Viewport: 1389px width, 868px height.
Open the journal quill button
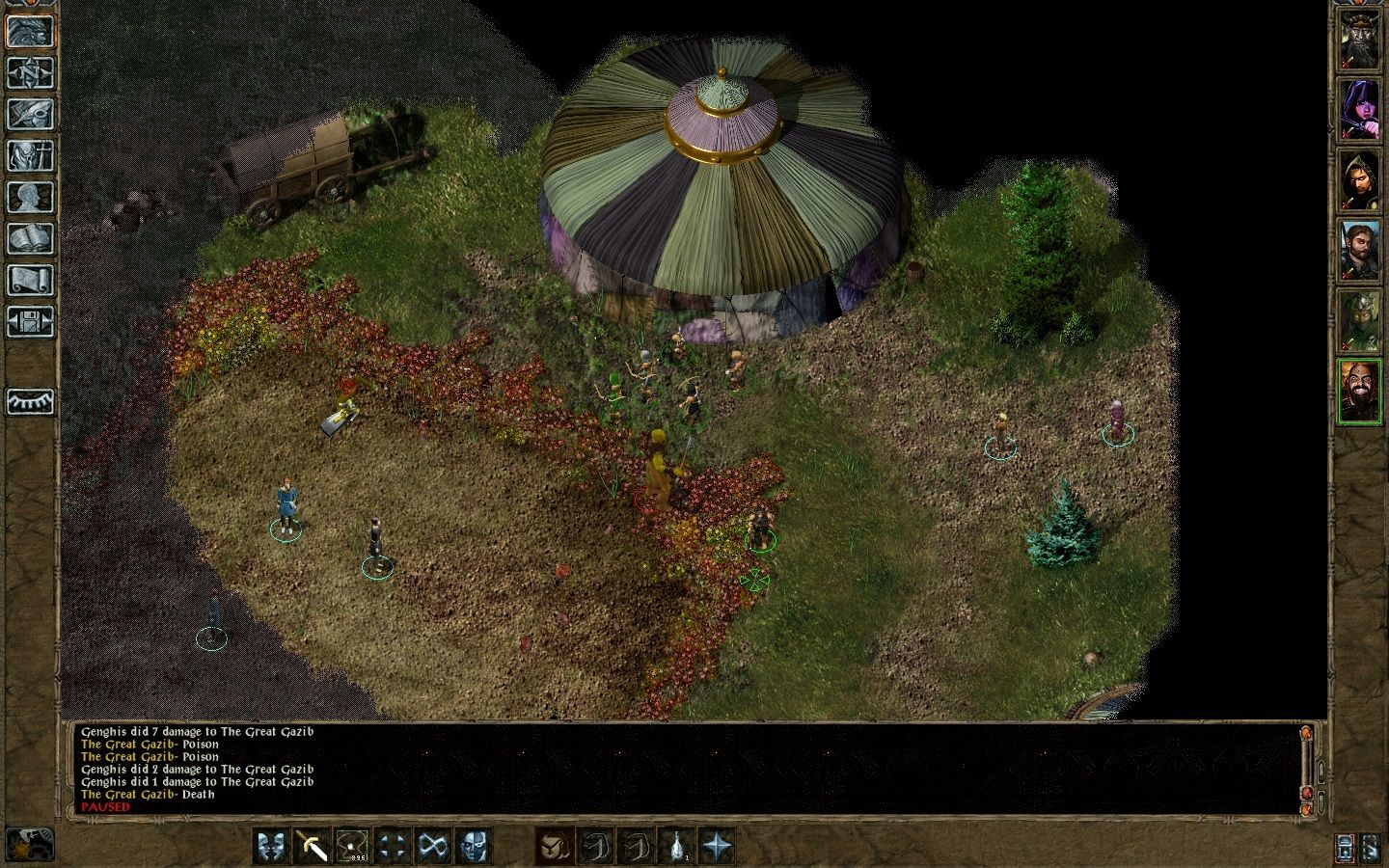30,114
